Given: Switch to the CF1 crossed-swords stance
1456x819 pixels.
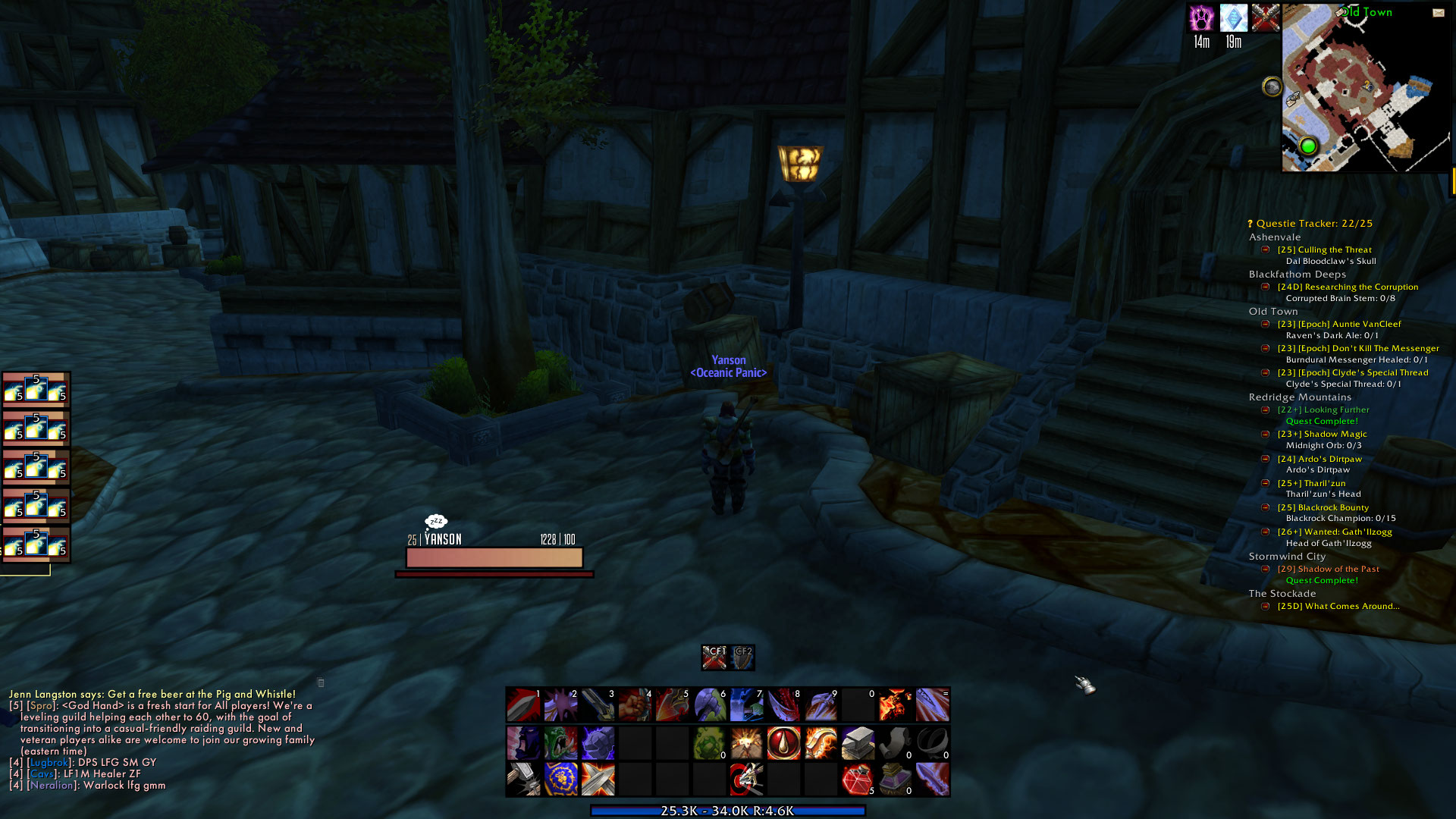Looking at the screenshot, I should [714, 657].
